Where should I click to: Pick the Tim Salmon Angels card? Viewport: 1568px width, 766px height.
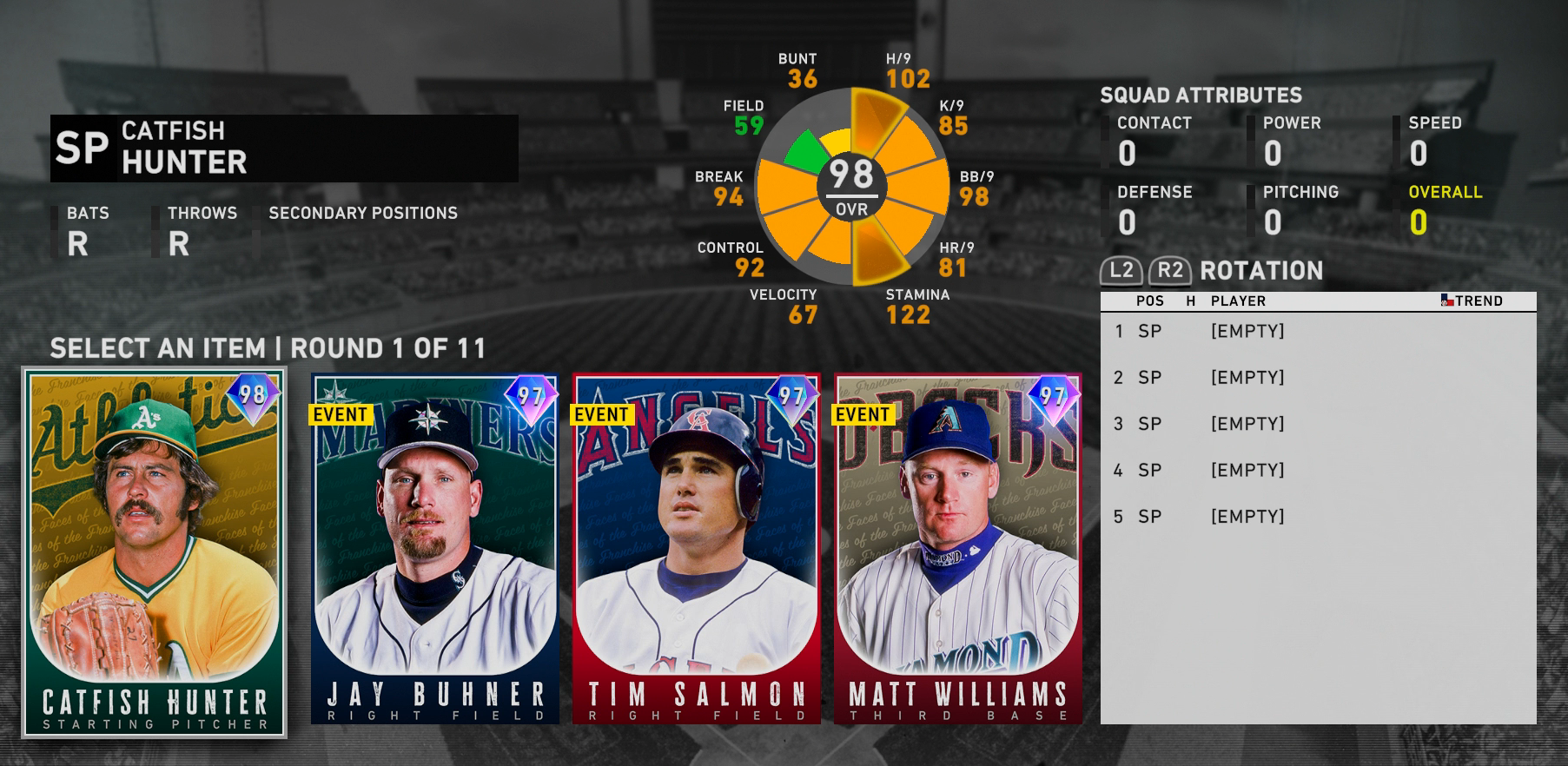696,549
